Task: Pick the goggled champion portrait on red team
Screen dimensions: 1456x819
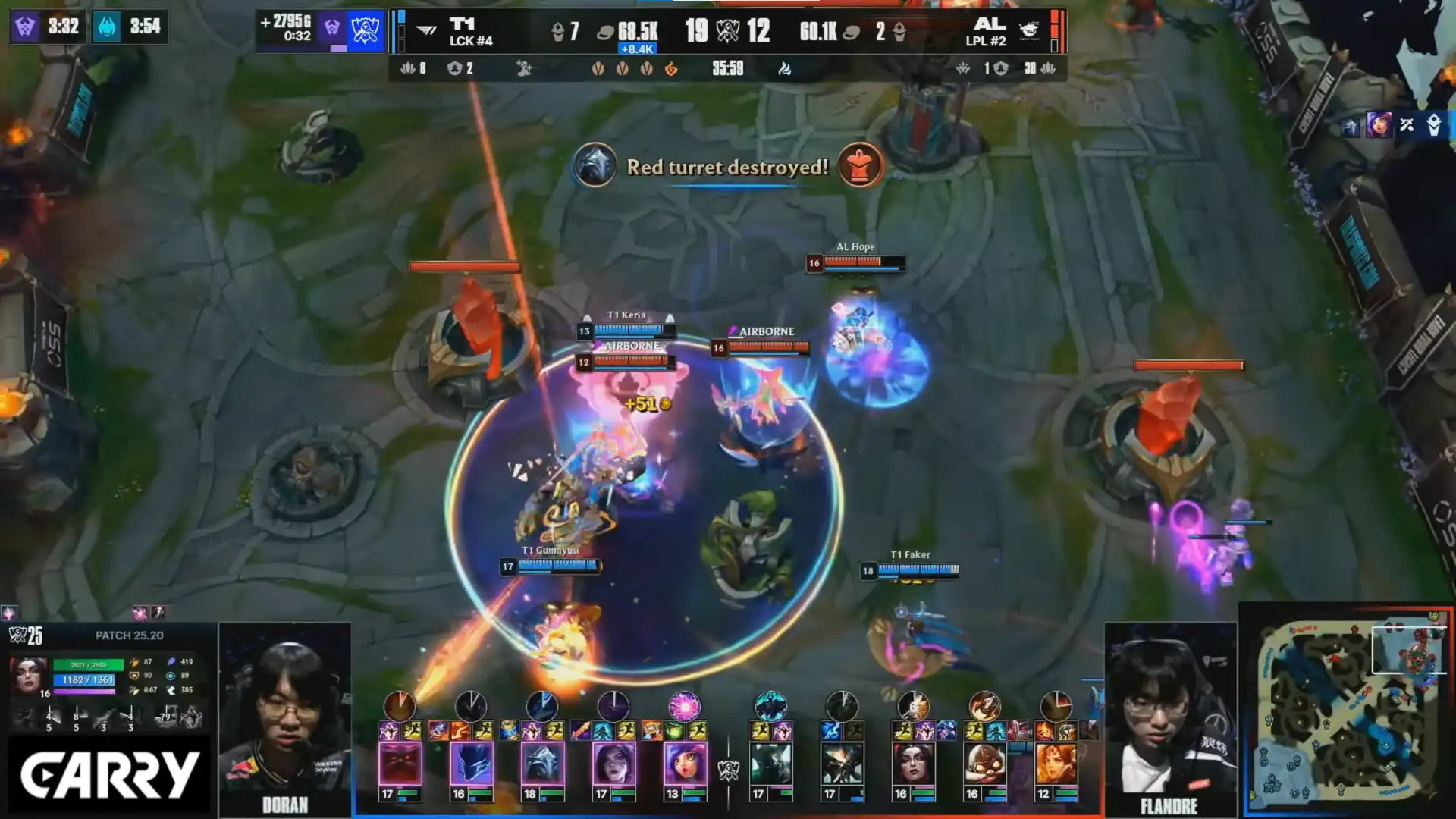Action: click(x=984, y=764)
